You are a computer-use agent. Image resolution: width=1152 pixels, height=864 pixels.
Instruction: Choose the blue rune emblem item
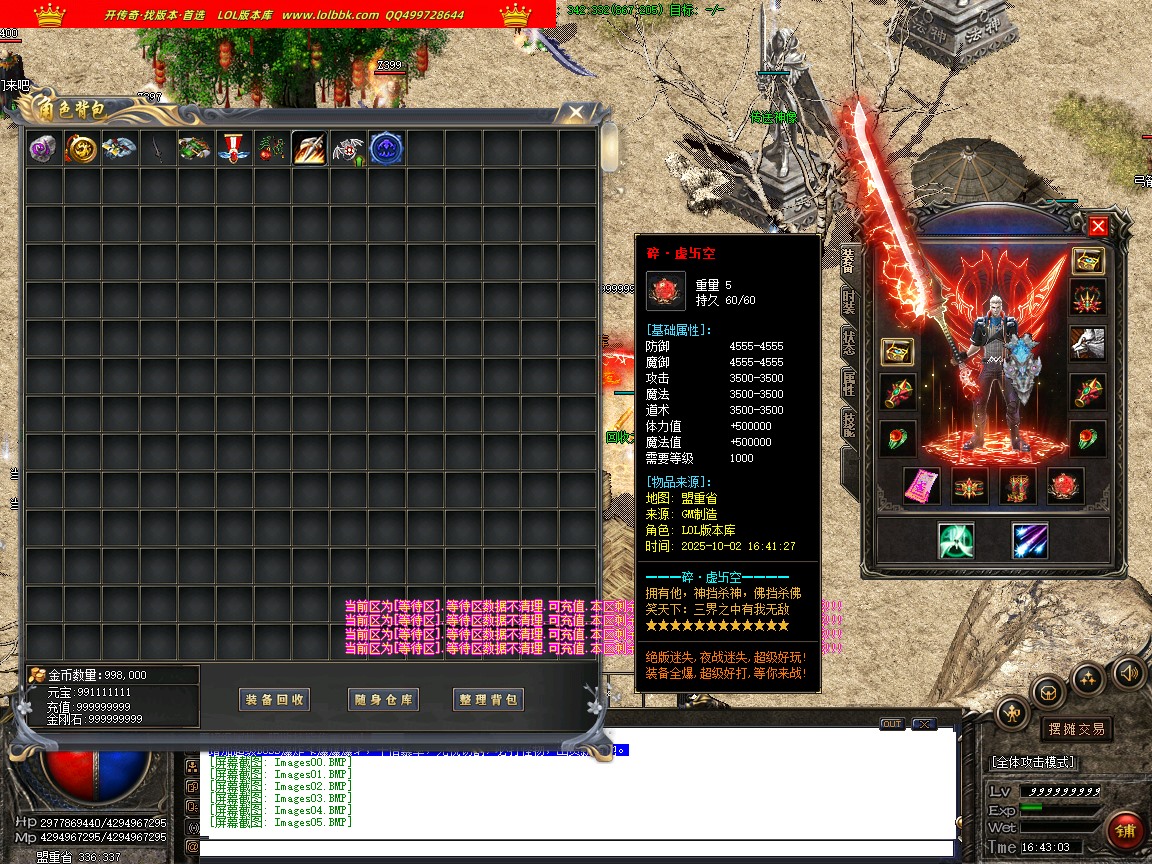[386, 149]
